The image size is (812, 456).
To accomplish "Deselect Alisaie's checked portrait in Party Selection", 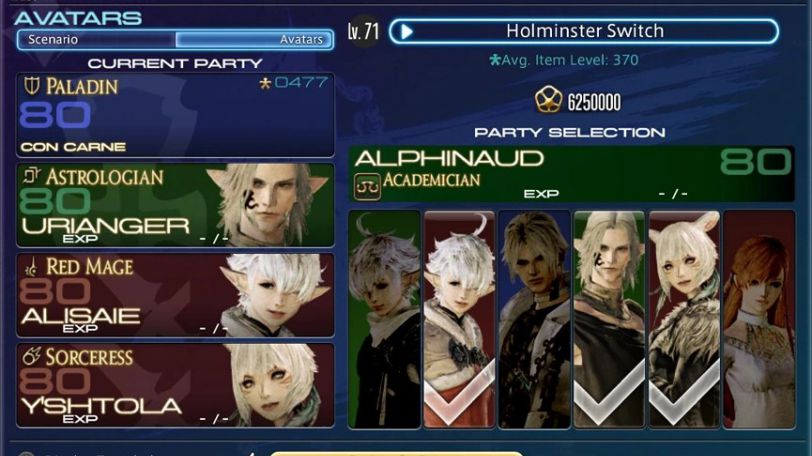I will (459, 318).
